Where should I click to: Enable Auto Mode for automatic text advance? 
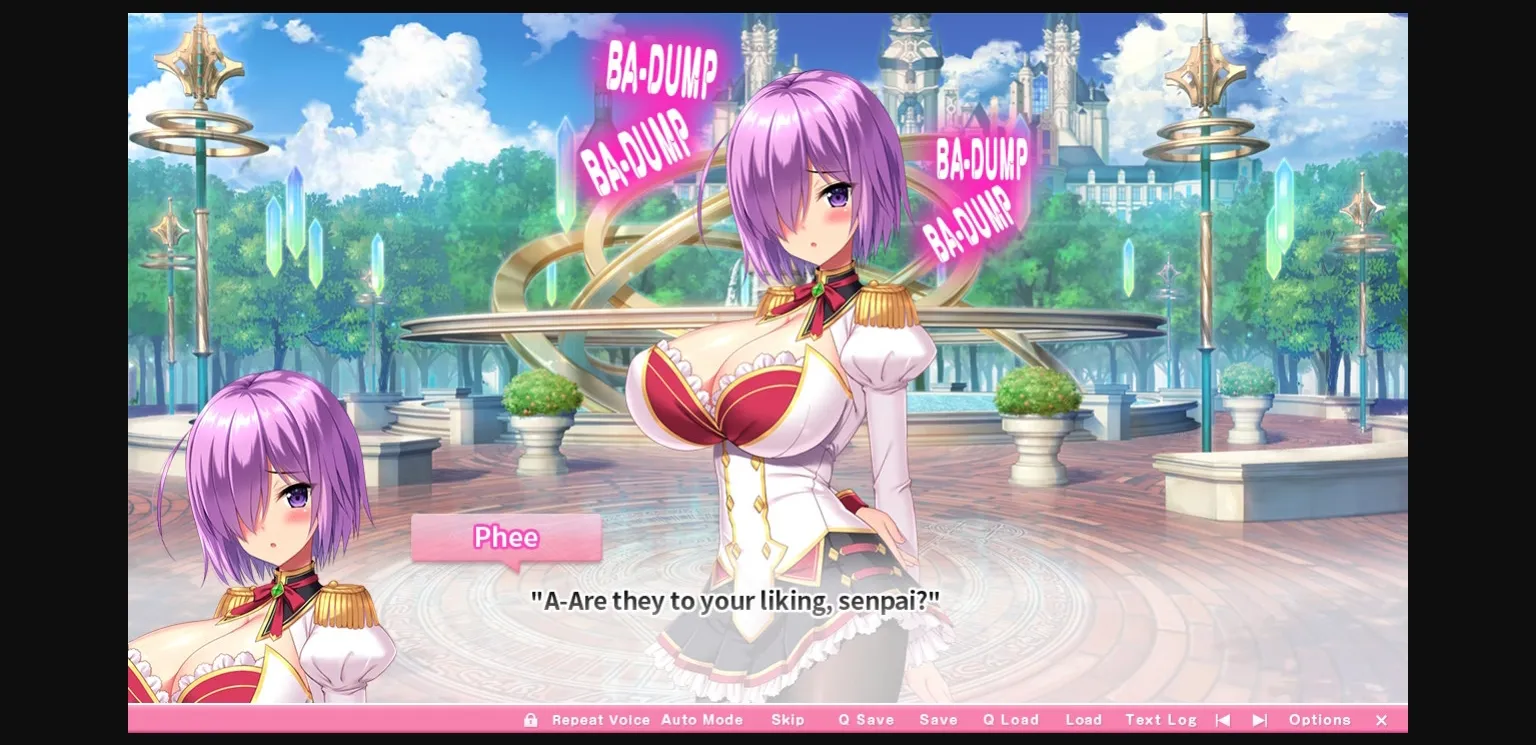703,720
